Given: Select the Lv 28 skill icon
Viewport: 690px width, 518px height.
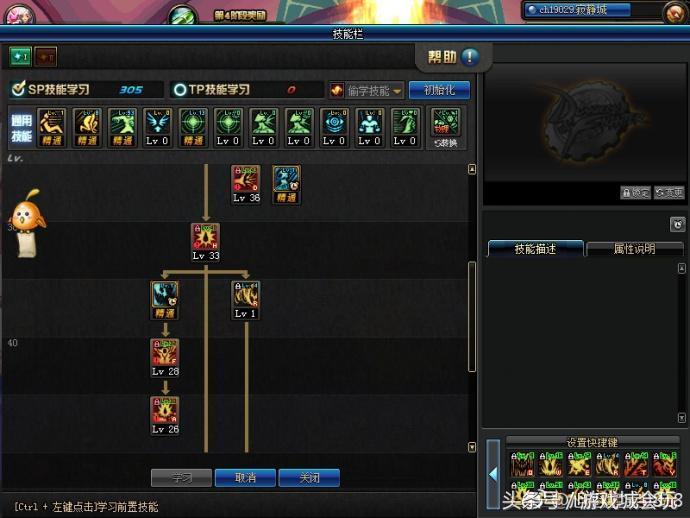Looking at the screenshot, I should coord(165,352).
